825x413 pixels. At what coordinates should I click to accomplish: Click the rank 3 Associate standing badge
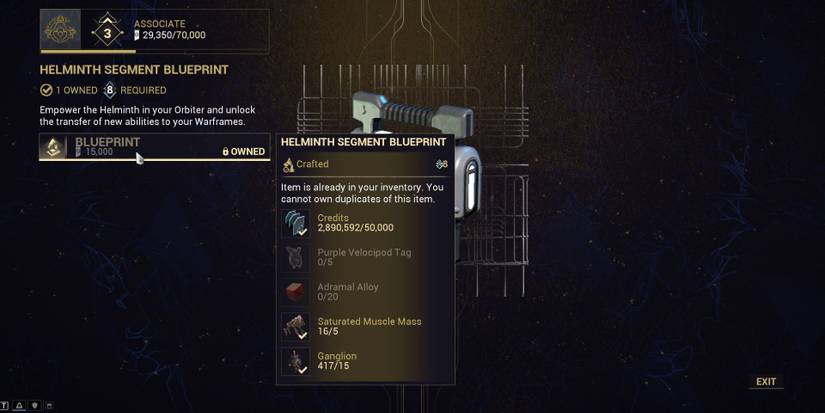[x=107, y=31]
